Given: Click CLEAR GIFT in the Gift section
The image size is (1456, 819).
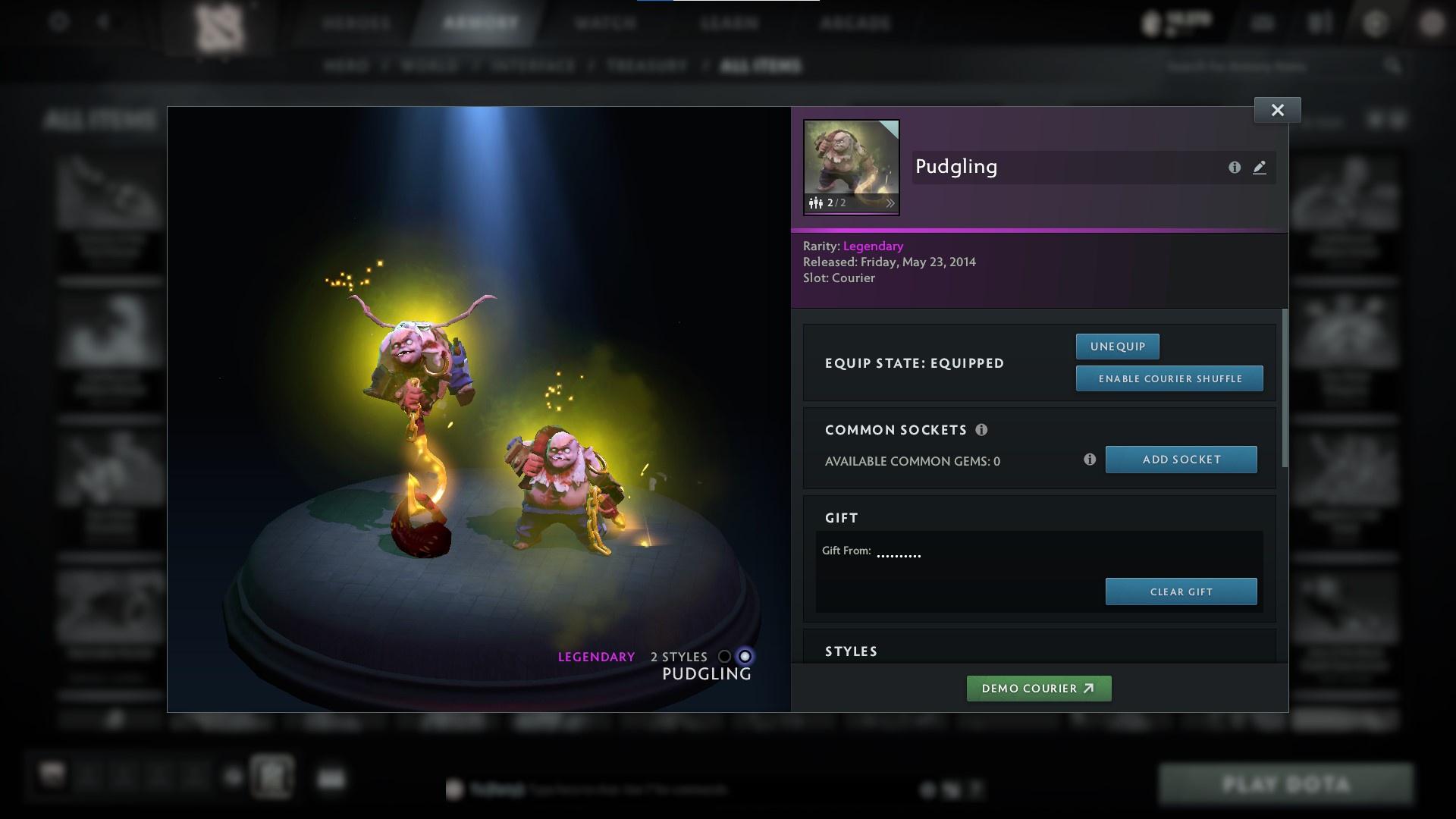Looking at the screenshot, I should [x=1181, y=591].
